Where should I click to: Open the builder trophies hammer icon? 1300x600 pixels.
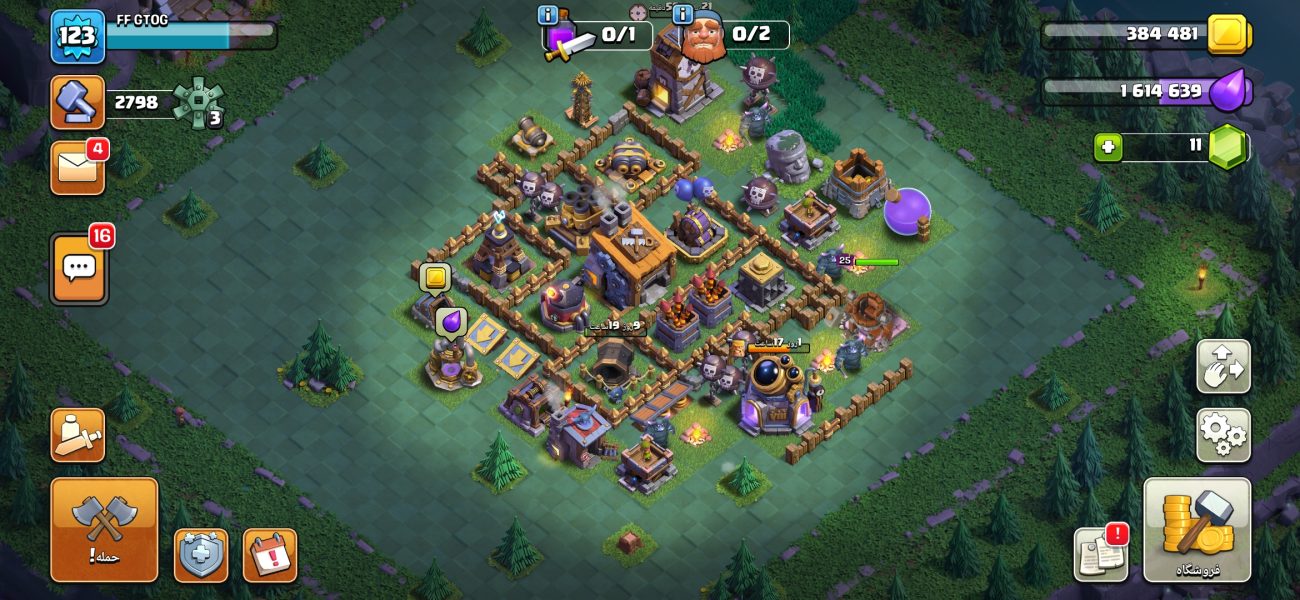tap(77, 102)
